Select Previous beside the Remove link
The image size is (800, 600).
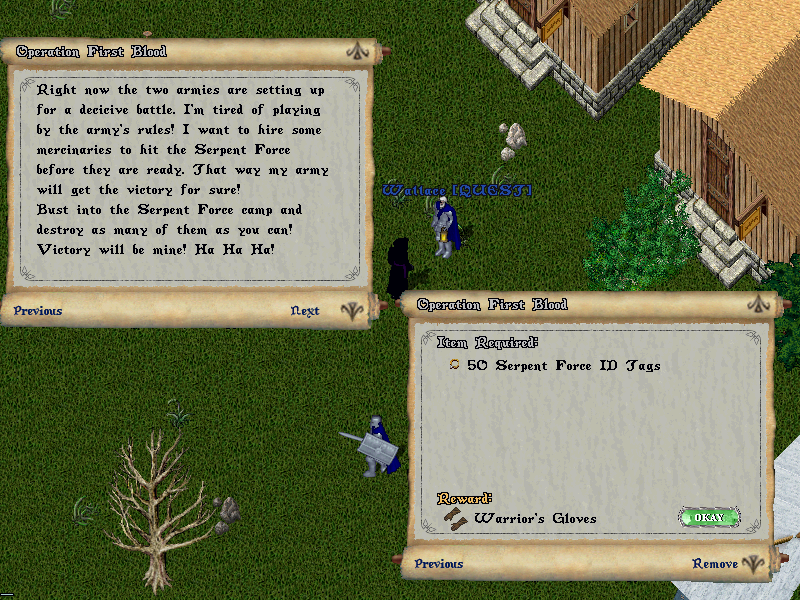pyautogui.click(x=439, y=564)
